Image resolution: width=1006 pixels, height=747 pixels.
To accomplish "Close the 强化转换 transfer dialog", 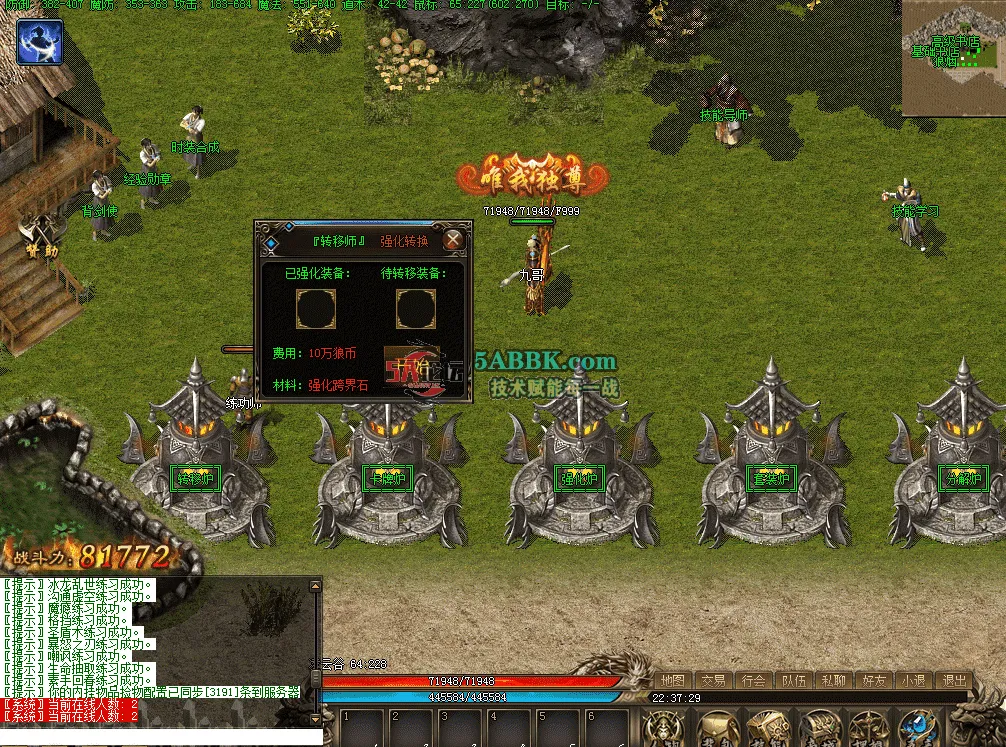I will click(x=453, y=240).
